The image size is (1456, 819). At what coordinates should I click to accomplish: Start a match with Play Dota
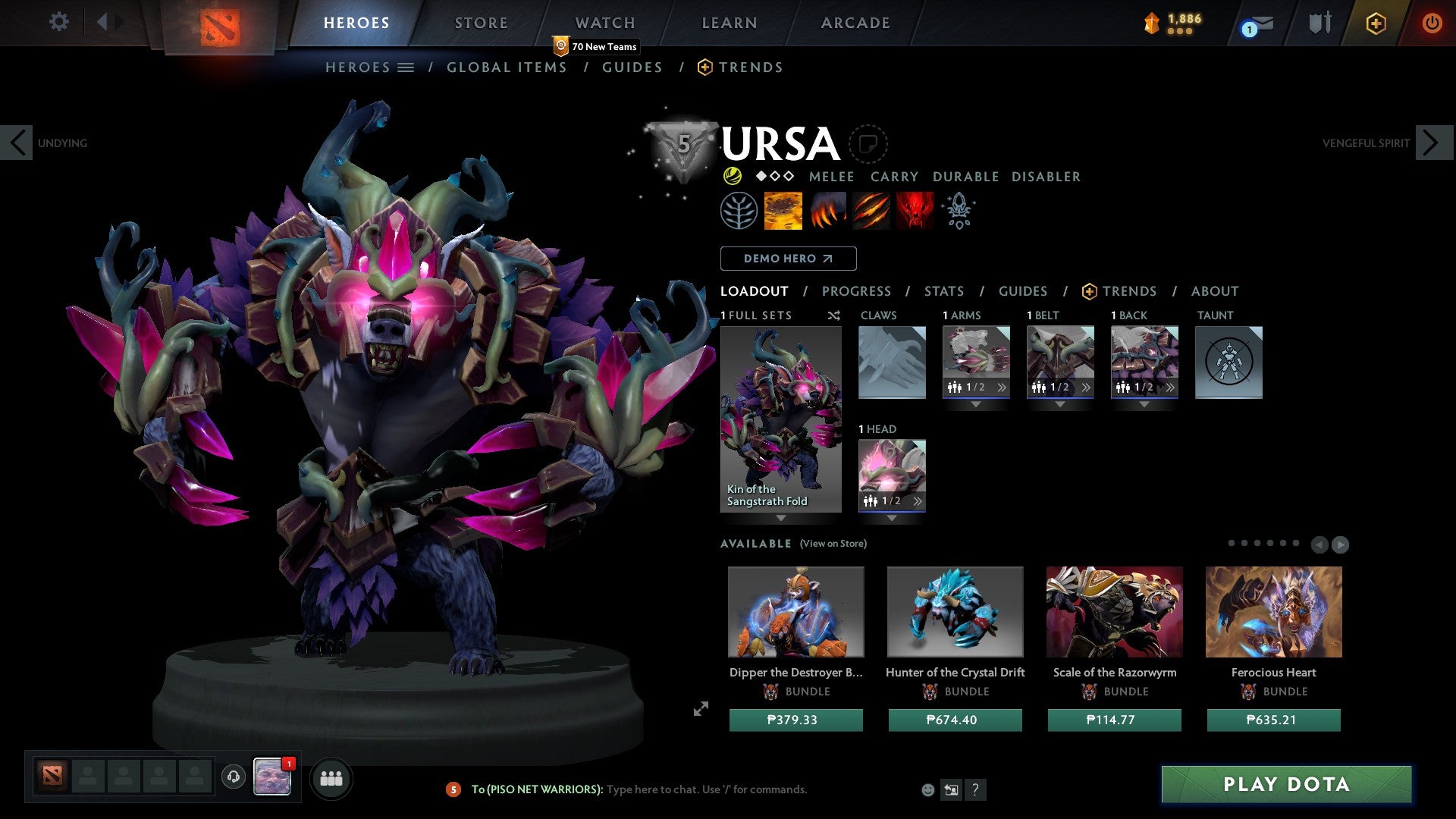[x=1286, y=784]
